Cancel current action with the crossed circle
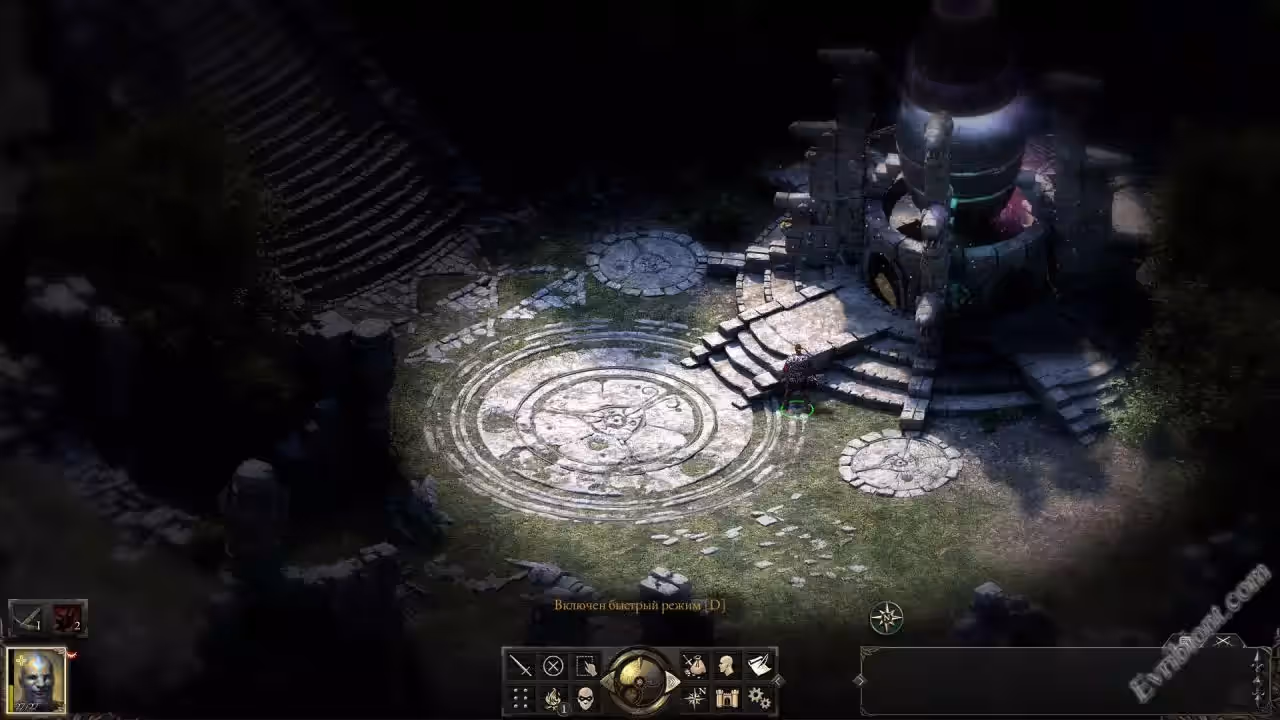This screenshot has width=1280, height=720. (553, 666)
